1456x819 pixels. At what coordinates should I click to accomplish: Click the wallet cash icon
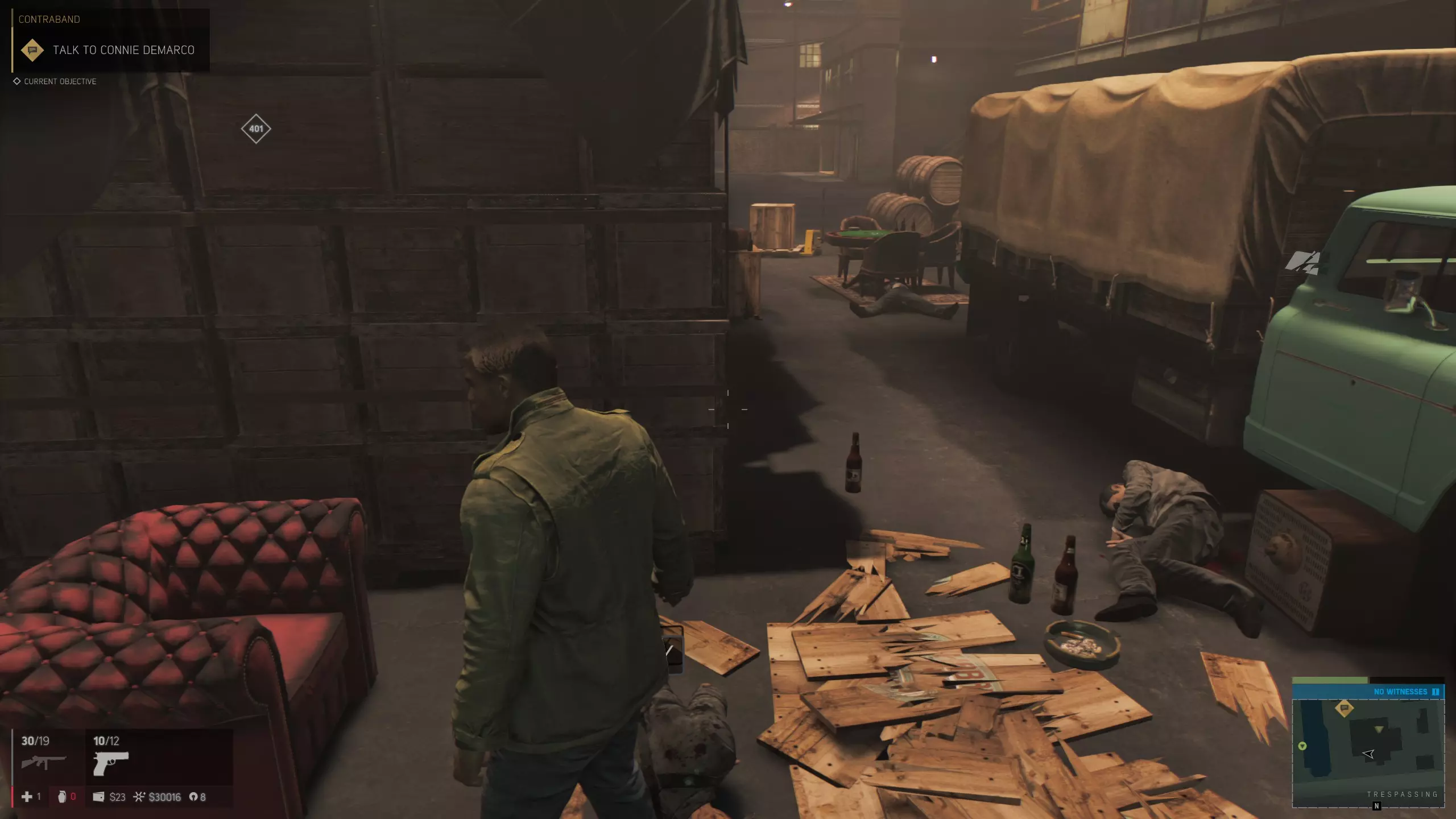[98, 797]
